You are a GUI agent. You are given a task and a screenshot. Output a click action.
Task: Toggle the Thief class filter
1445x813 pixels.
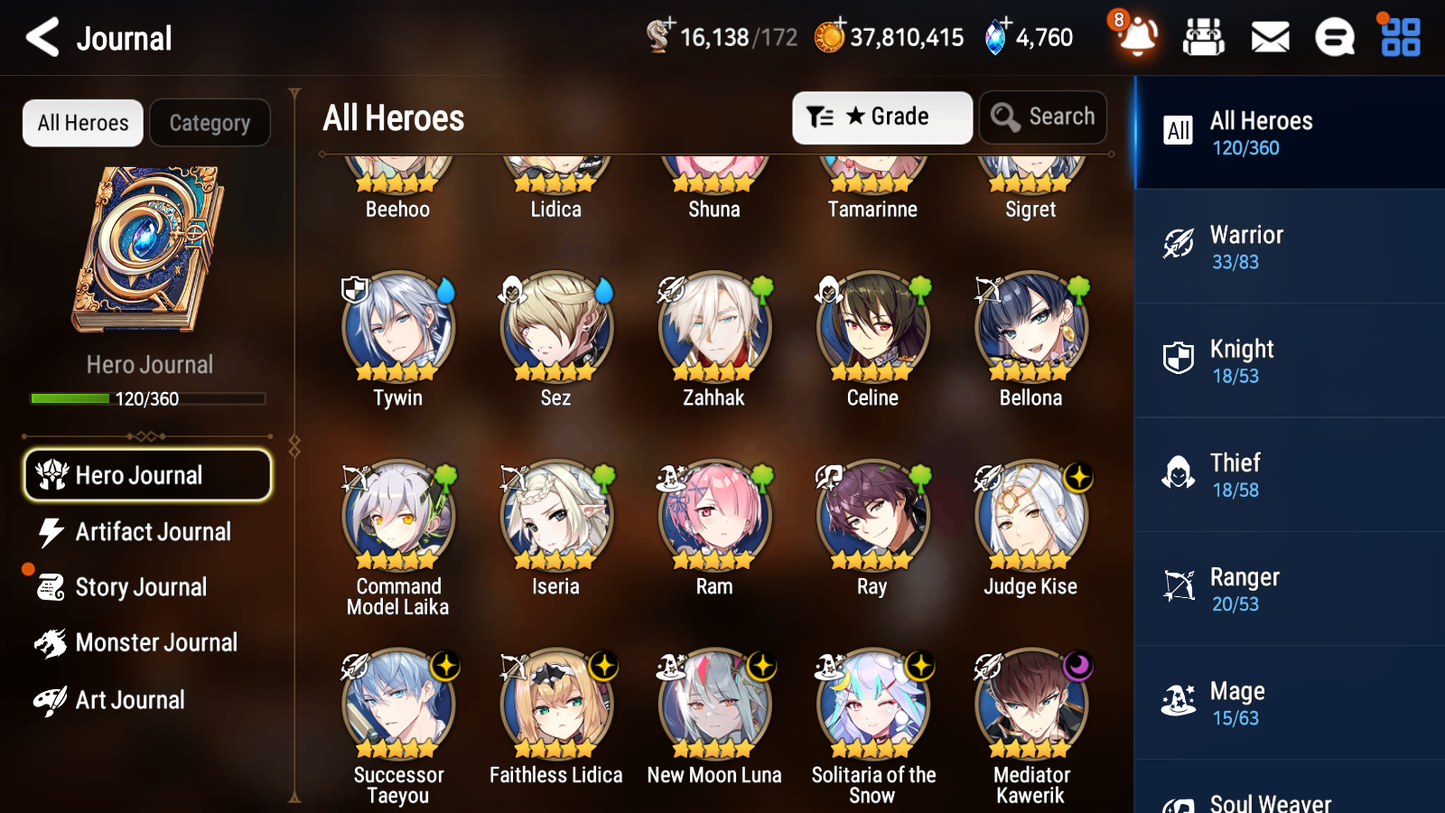click(x=1179, y=472)
